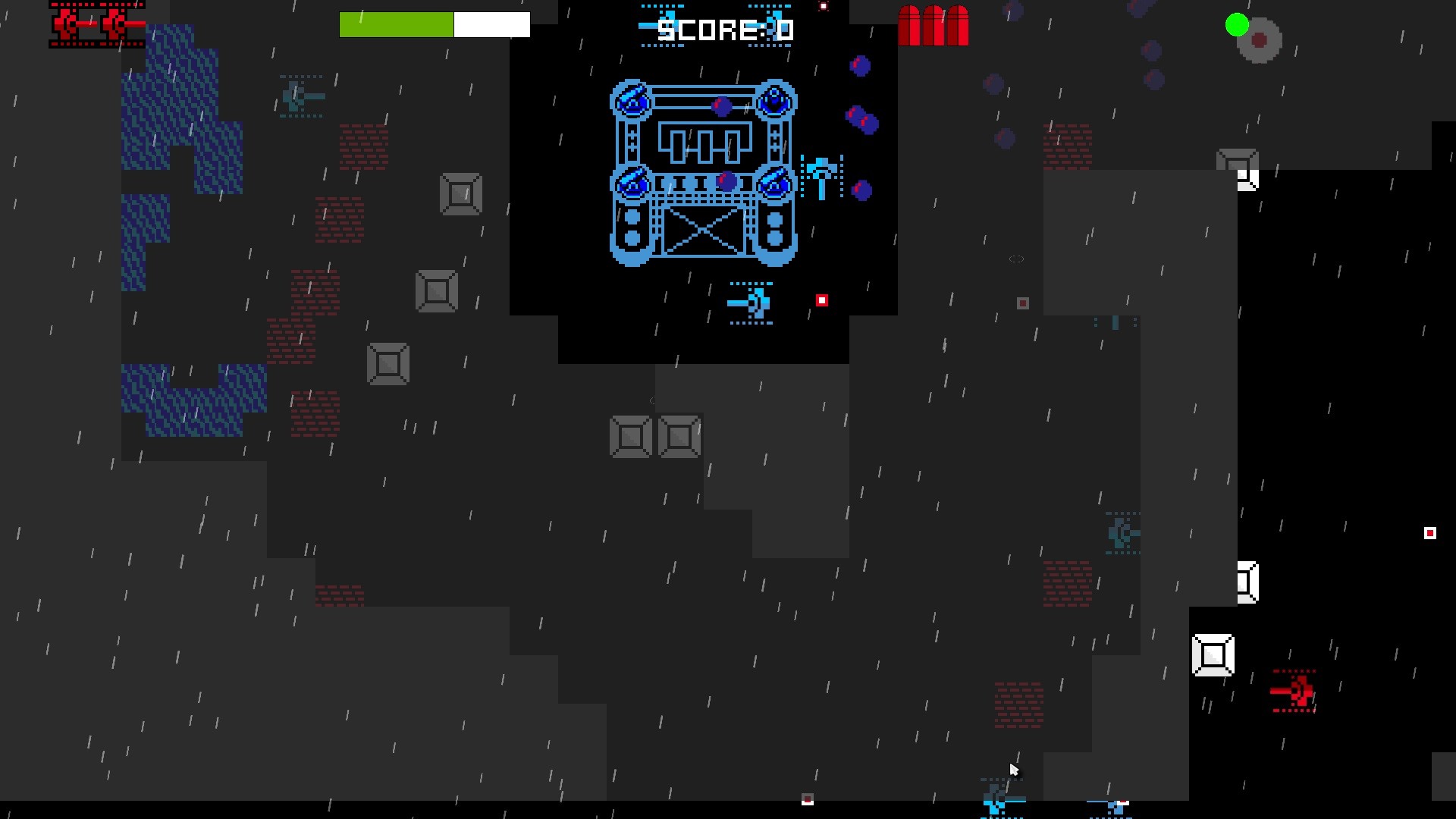Click a gray crate below the base
The width and height of the screenshot is (1456, 819).
[x=629, y=436]
